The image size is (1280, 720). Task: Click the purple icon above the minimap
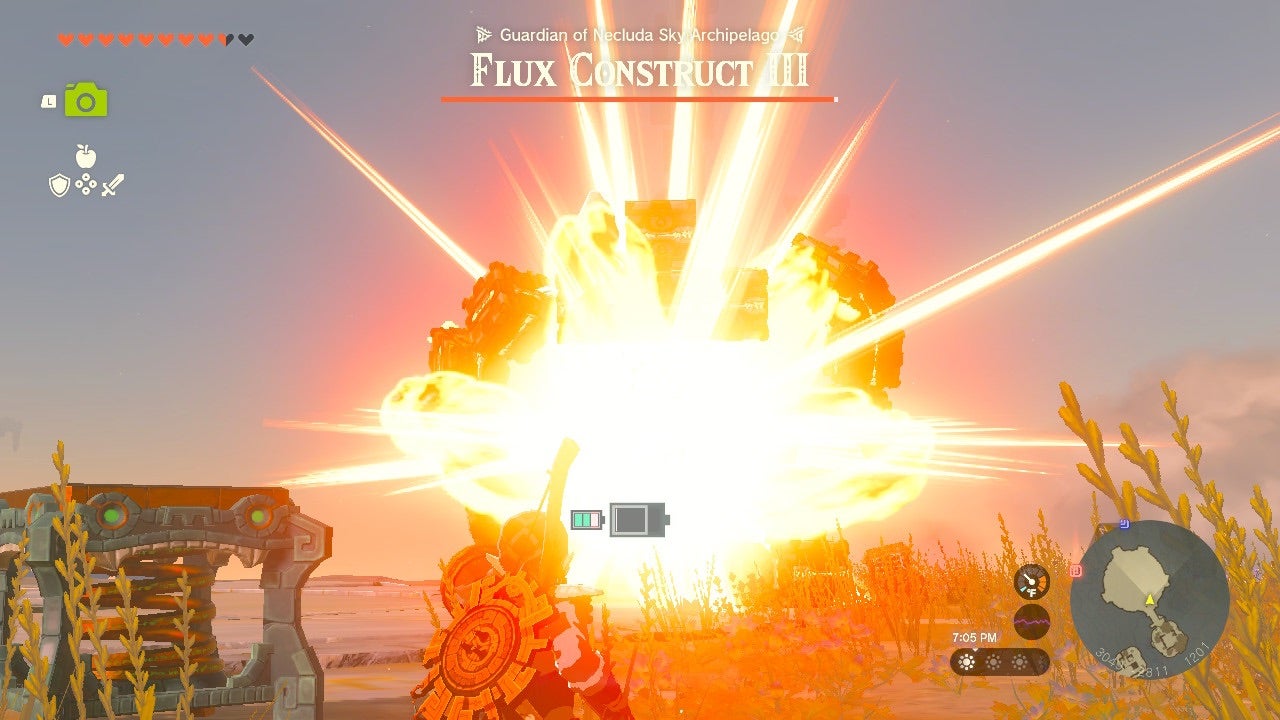pyautogui.click(x=1076, y=570)
